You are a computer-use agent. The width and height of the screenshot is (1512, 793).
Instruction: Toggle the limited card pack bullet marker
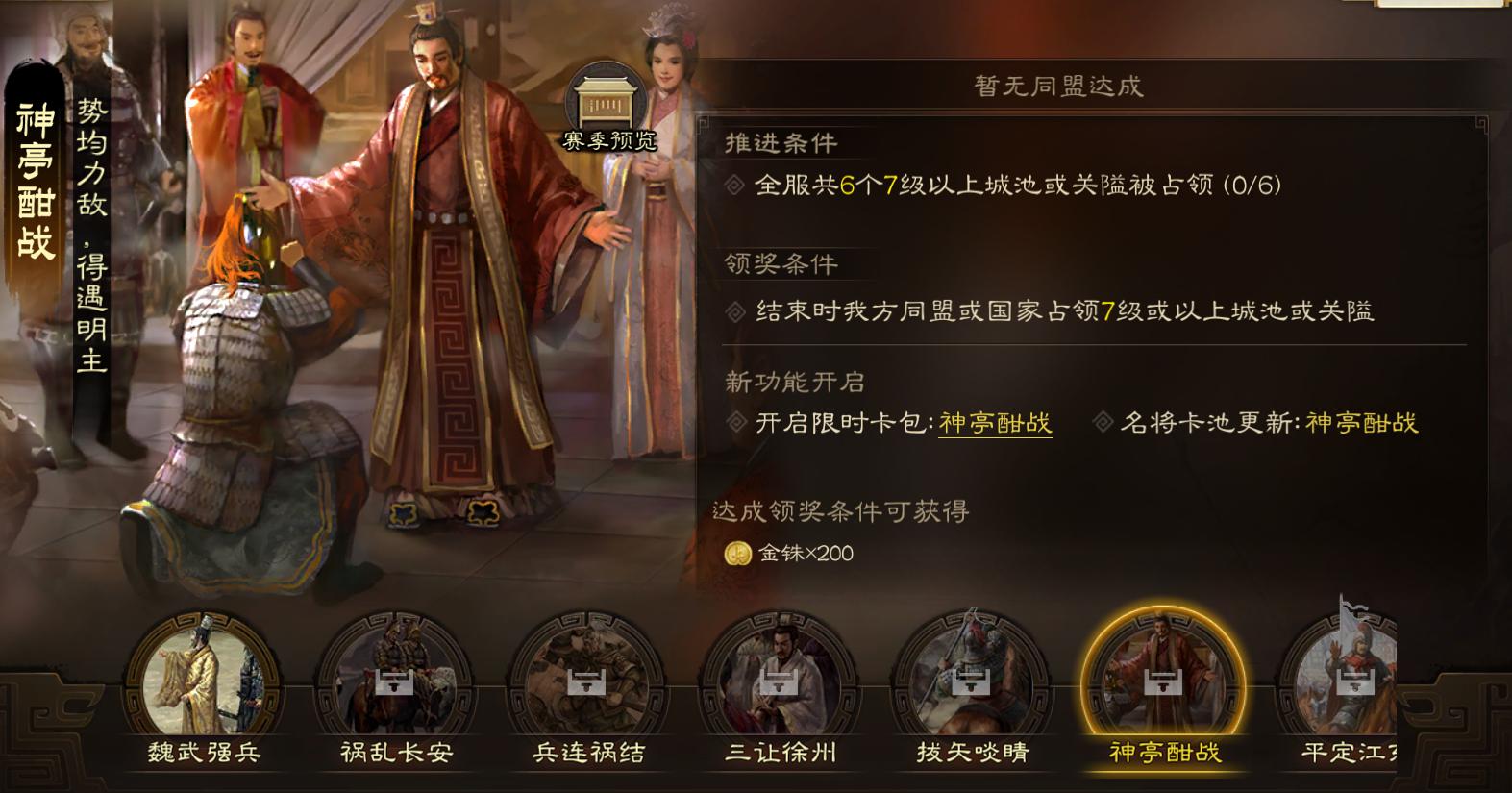point(736,420)
